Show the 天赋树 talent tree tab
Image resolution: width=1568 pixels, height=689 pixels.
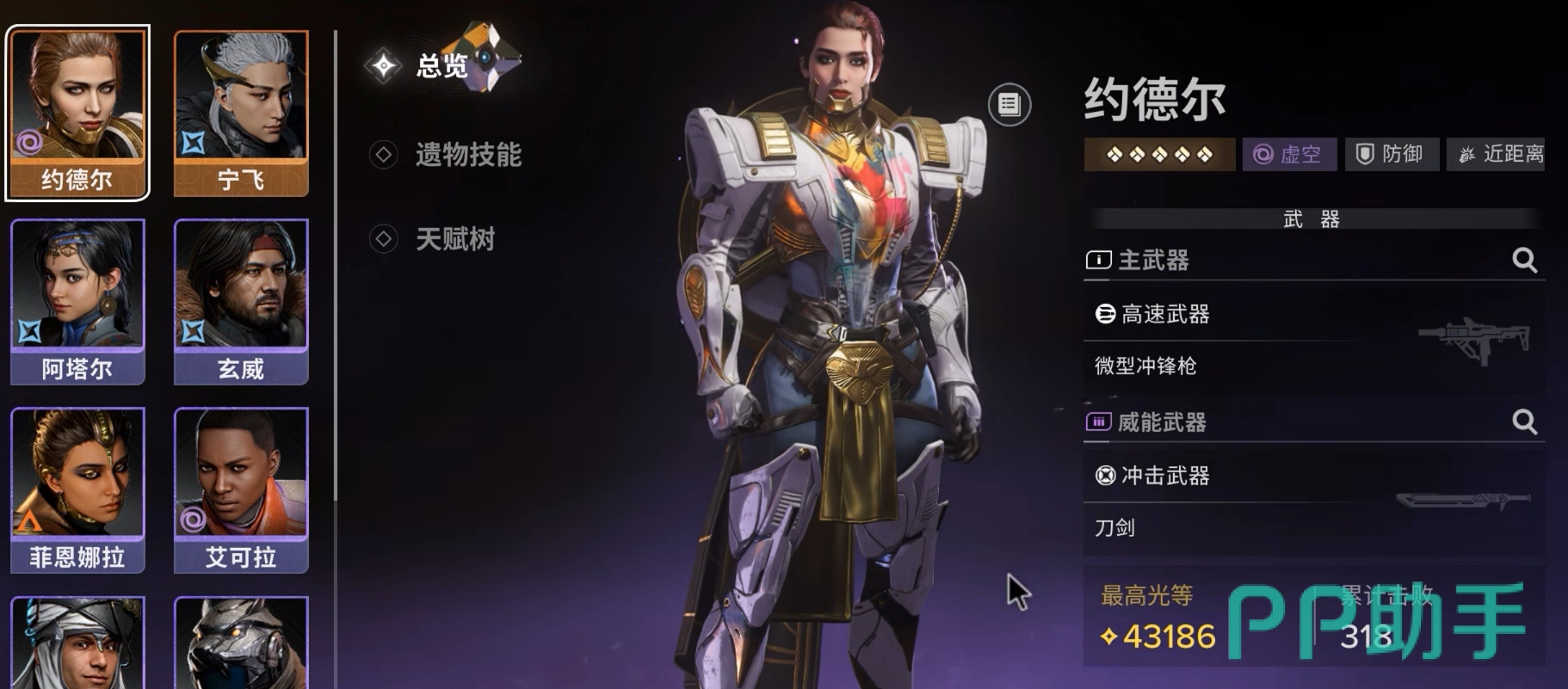pyautogui.click(x=454, y=239)
